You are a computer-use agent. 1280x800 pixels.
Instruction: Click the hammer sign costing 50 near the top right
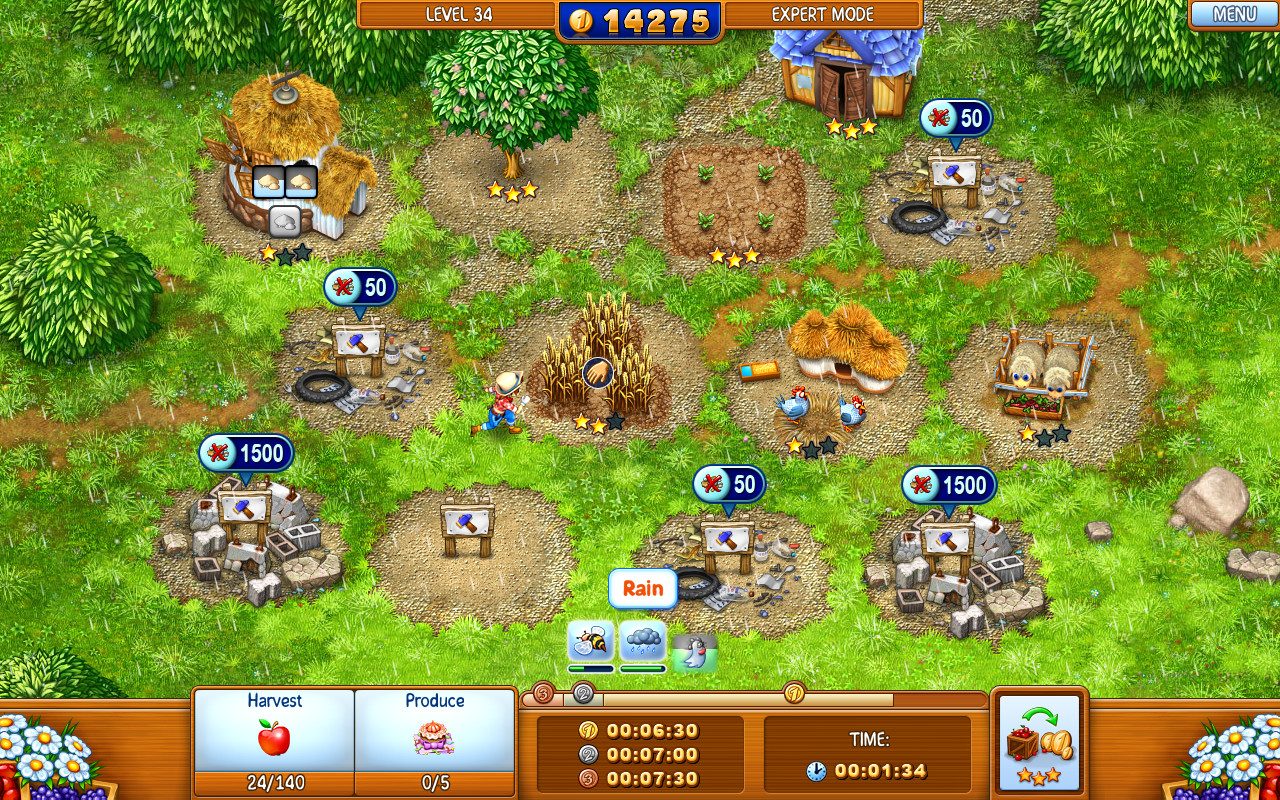click(953, 175)
